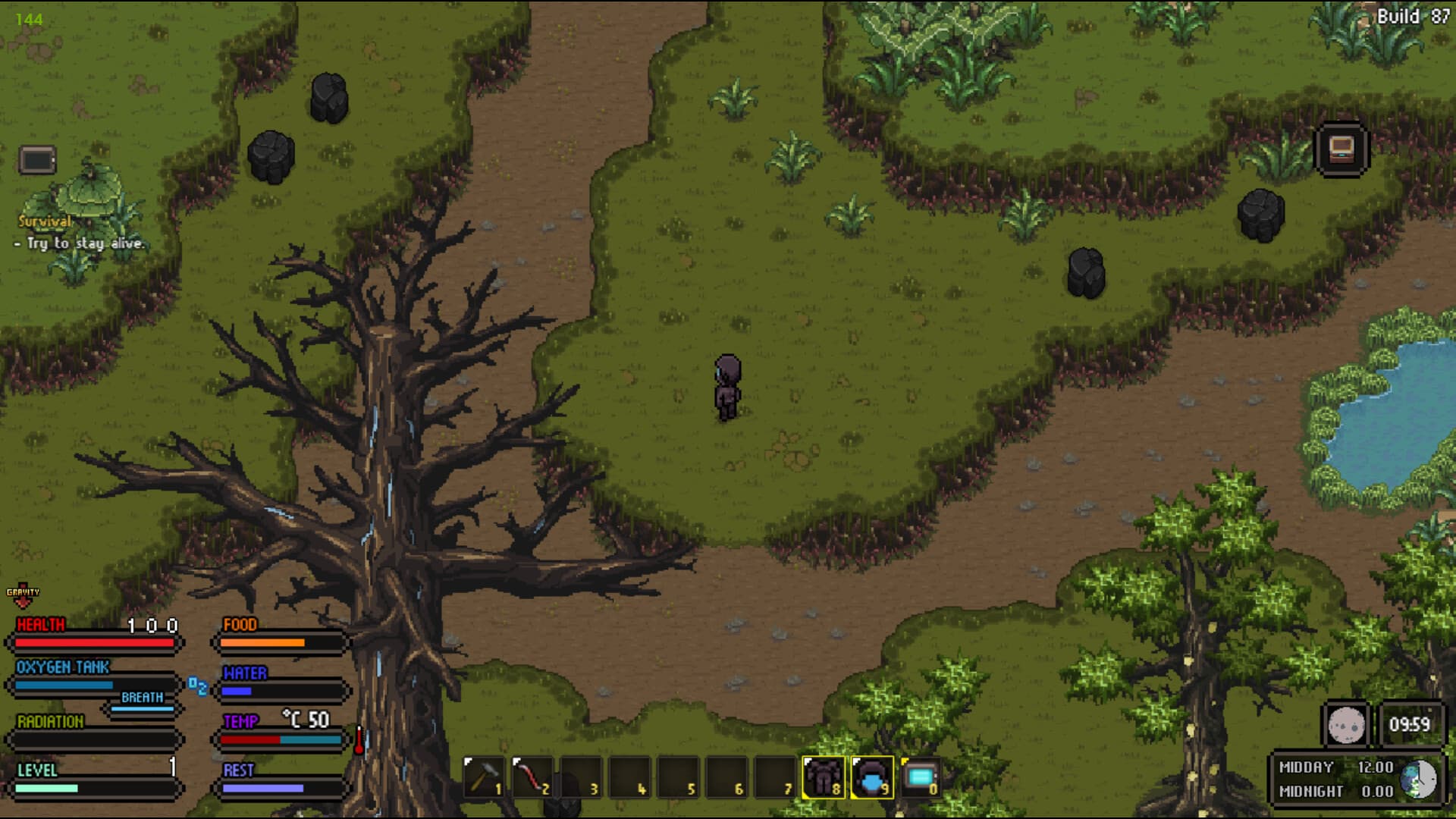Click the thermometer next to the TEMP gauge
Image resolution: width=1456 pixels, height=819 pixels.
click(x=358, y=739)
